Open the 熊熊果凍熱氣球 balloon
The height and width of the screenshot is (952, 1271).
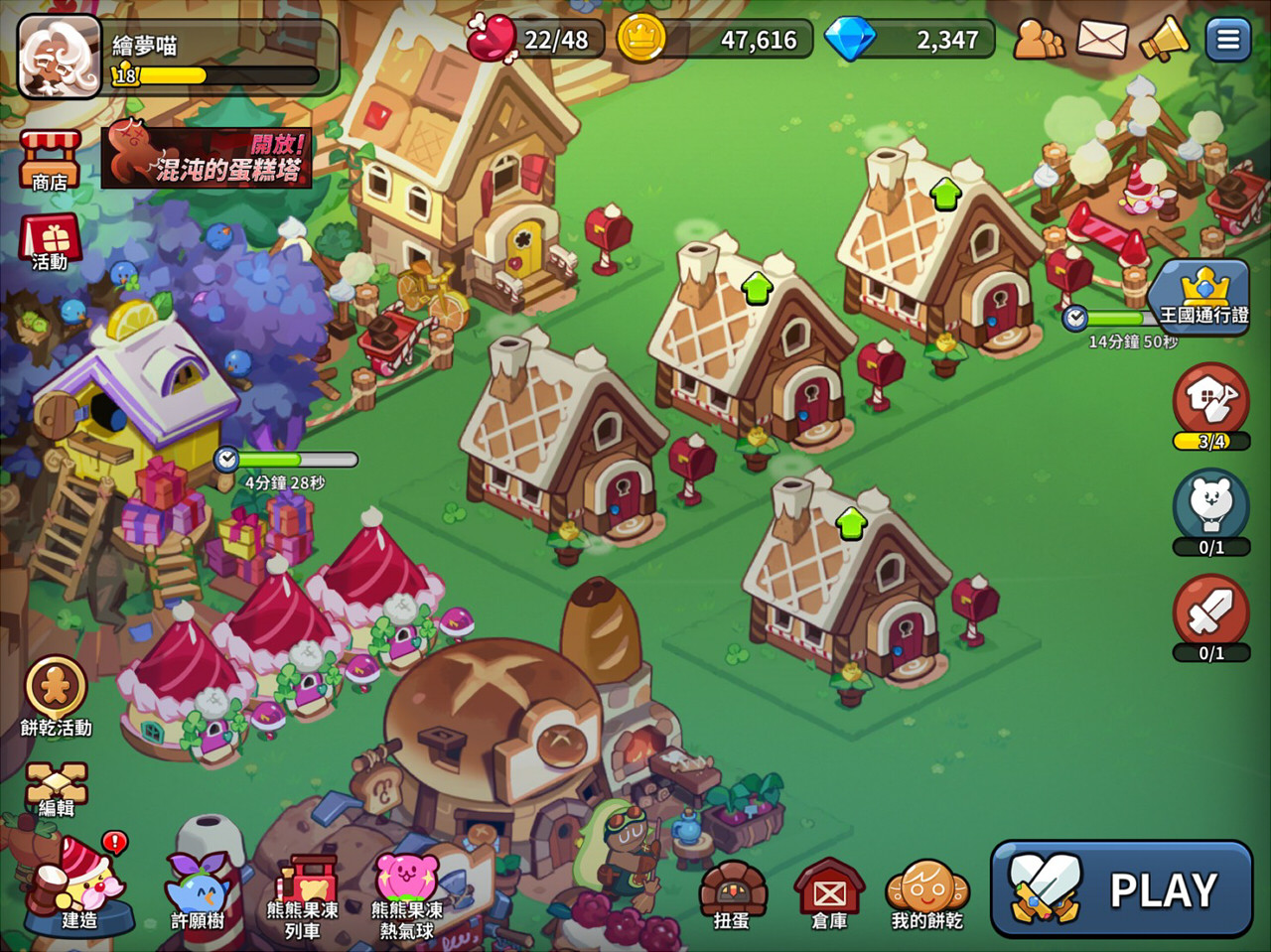[406, 893]
